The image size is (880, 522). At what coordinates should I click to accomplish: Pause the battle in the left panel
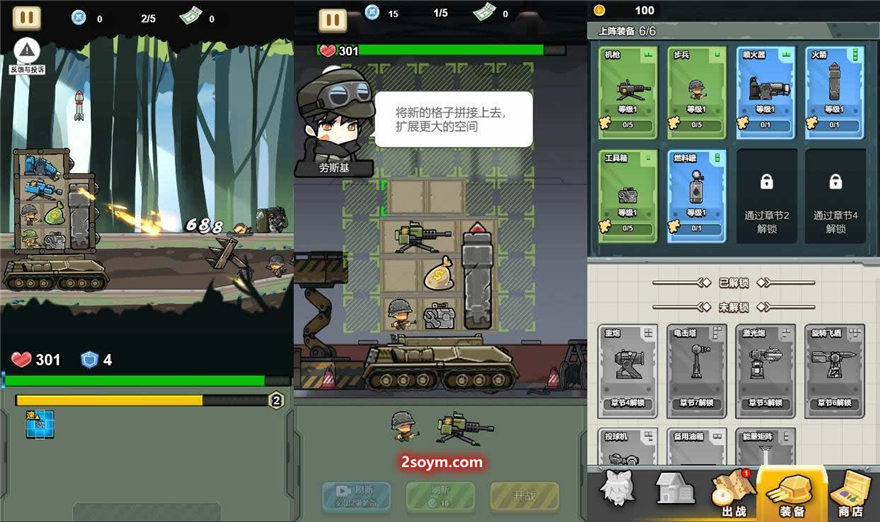tap(27, 18)
